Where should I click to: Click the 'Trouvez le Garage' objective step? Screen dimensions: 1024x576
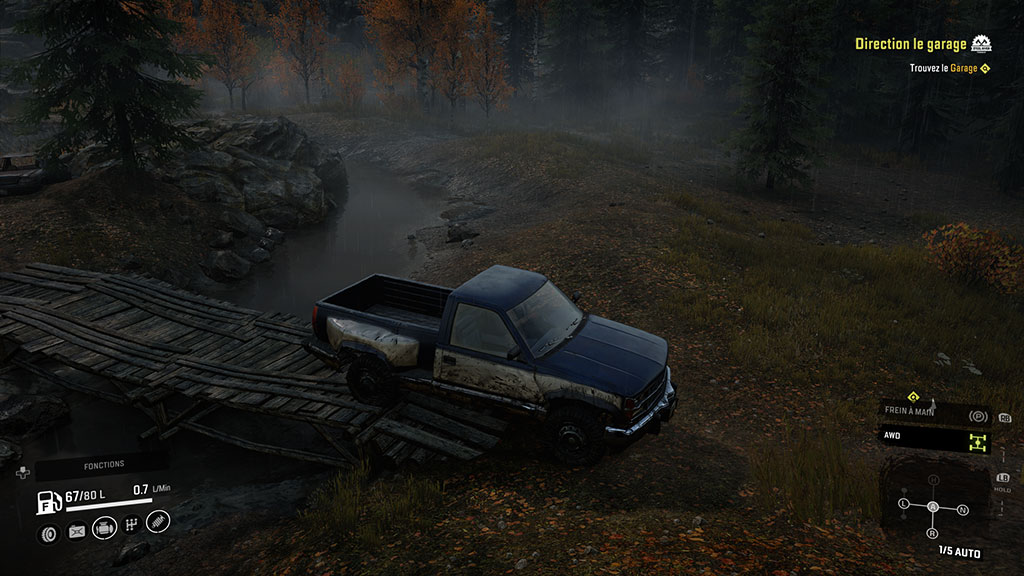pyautogui.click(x=943, y=68)
